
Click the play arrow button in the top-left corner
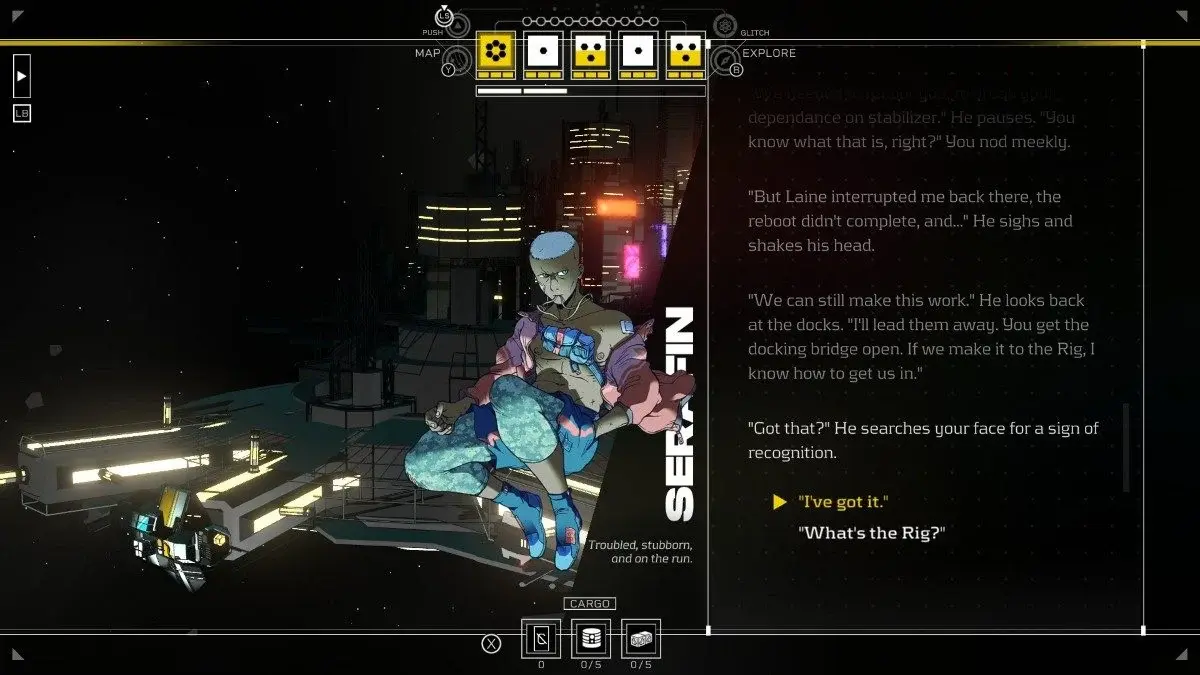(22, 76)
